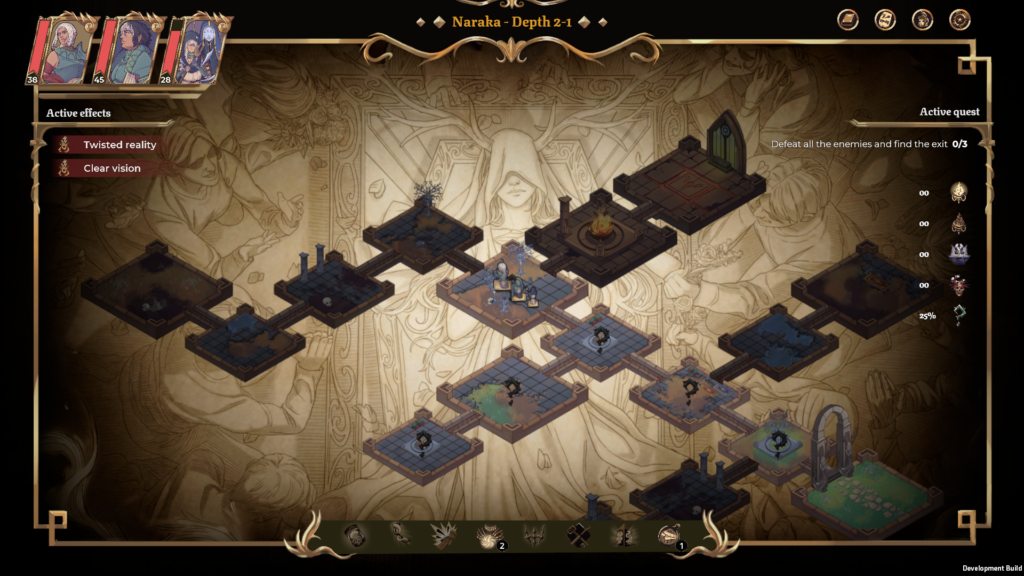The width and height of the screenshot is (1024, 576).
Task: Click the red demon mask resource icon
Action: [x=958, y=285]
